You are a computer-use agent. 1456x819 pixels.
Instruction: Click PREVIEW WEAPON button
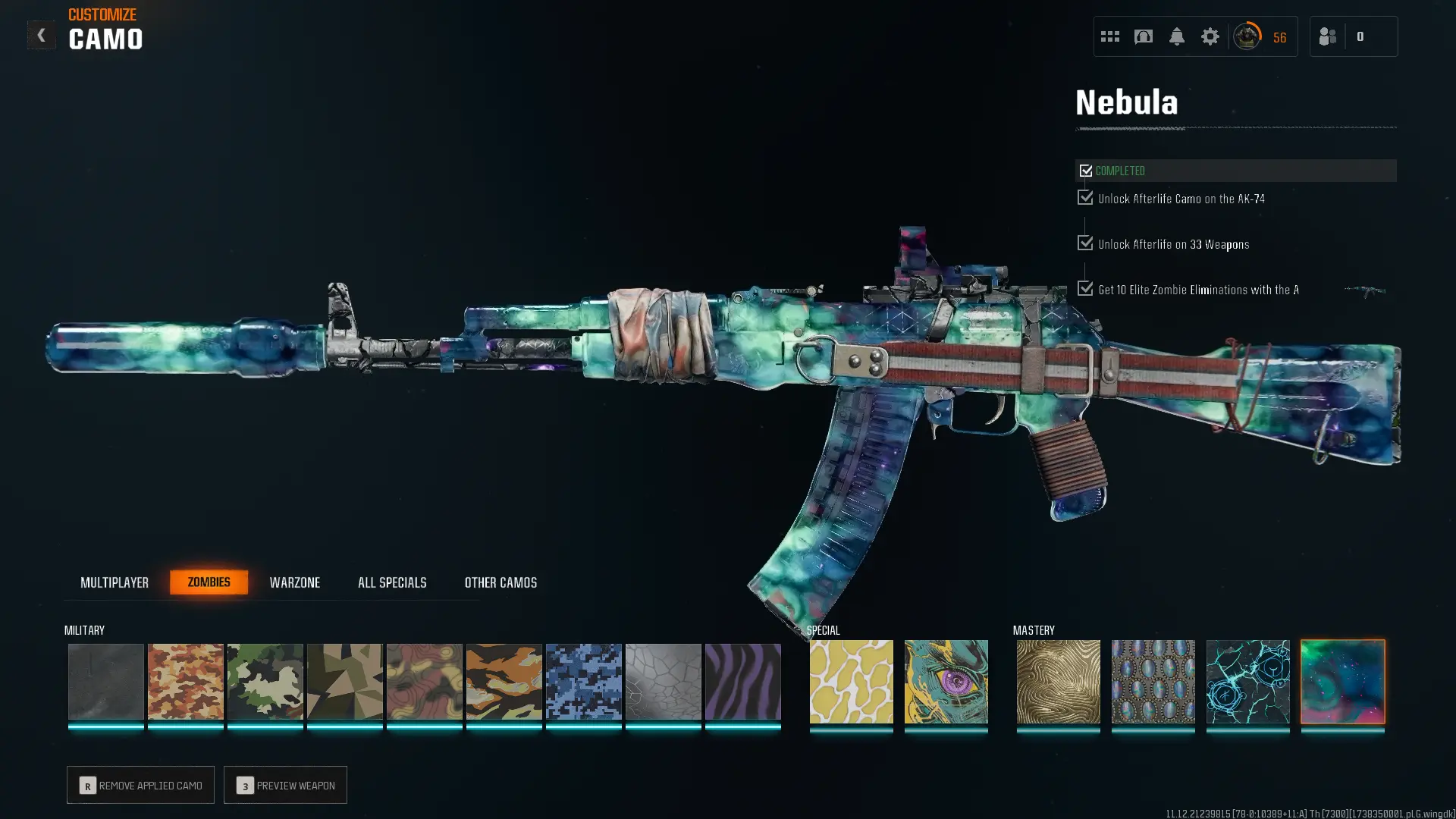point(285,785)
